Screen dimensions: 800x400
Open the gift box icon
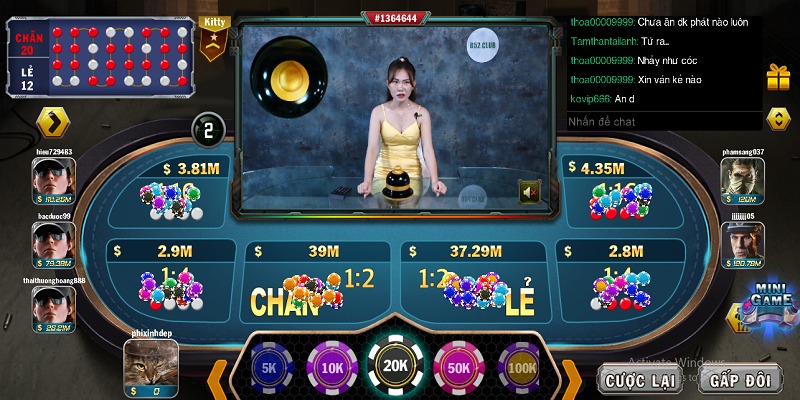coord(778,76)
